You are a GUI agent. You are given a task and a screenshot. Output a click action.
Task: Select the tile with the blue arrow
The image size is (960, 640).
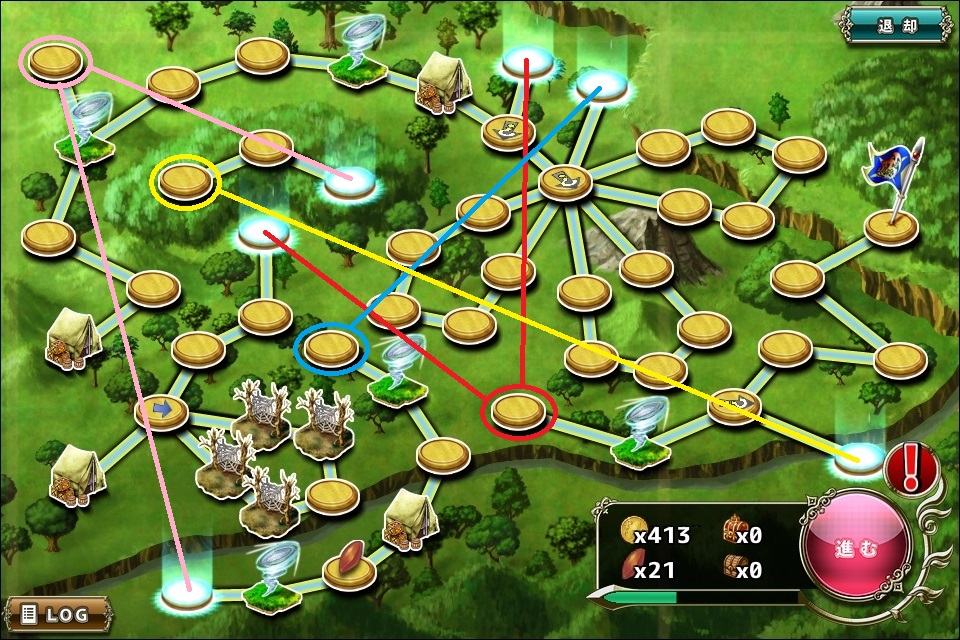click(x=162, y=410)
